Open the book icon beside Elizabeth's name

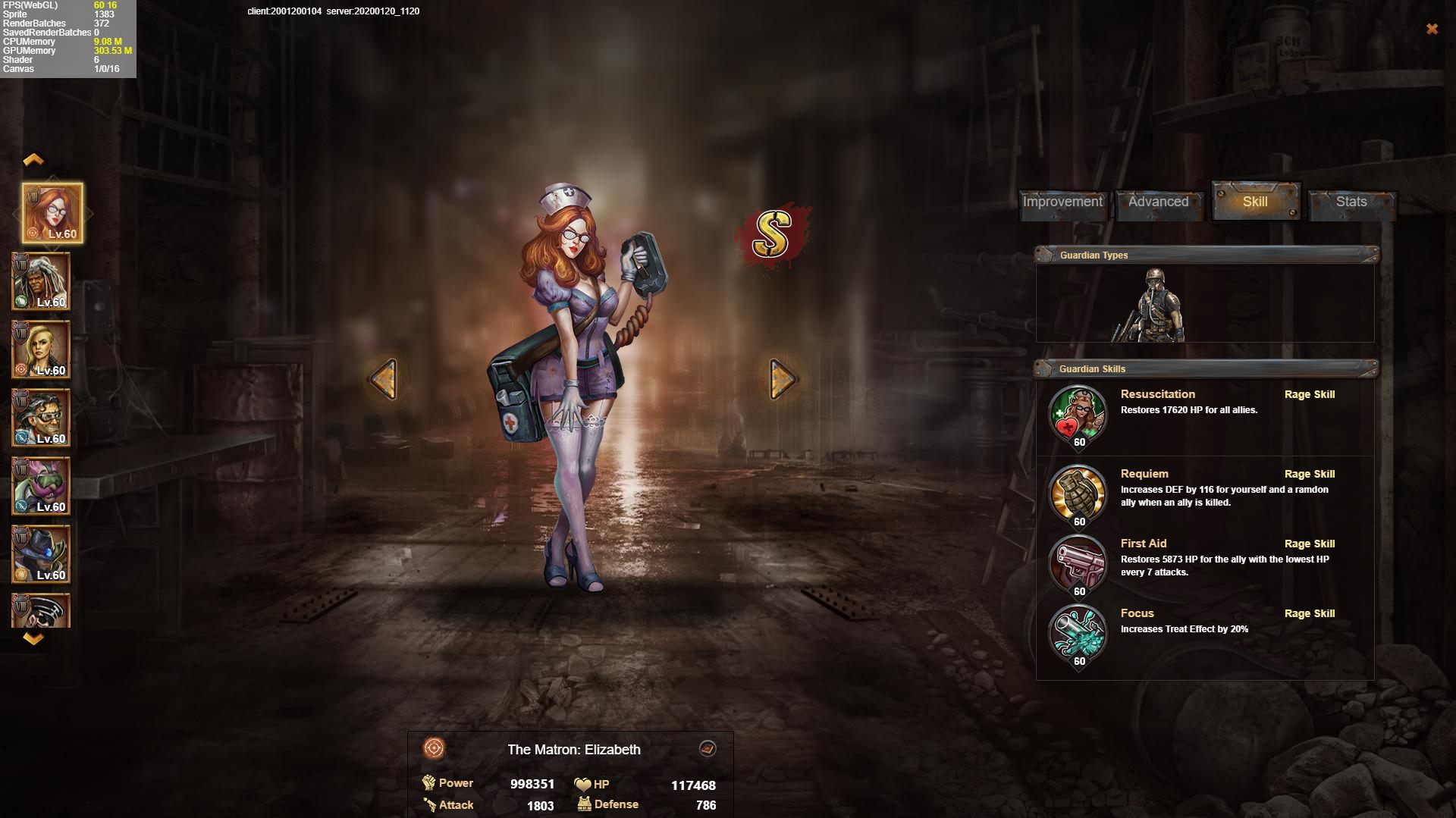[707, 749]
